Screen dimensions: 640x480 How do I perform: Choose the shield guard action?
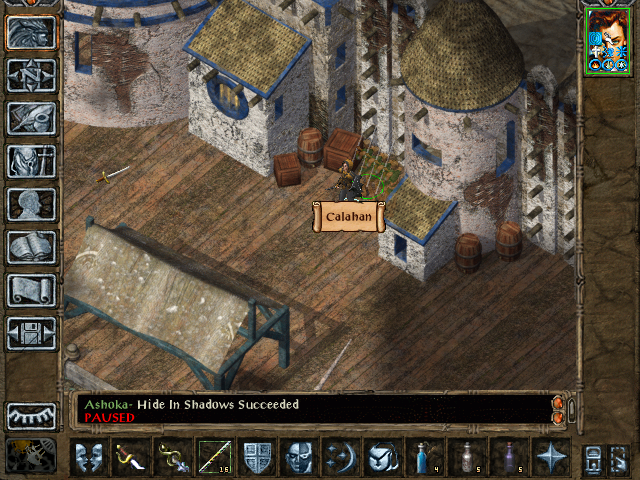pos(257,457)
